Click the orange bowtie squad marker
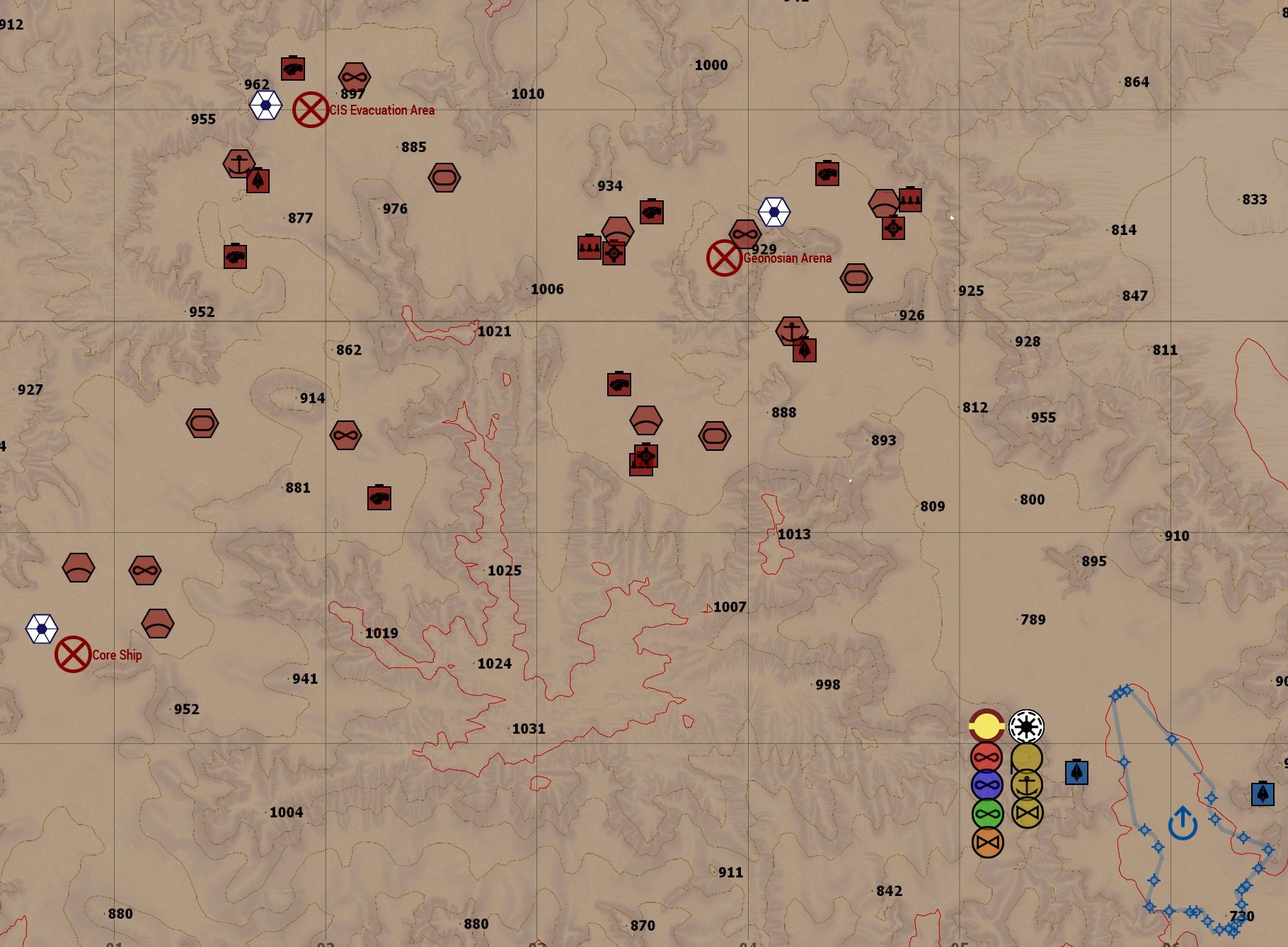The image size is (1288, 947). pyautogui.click(x=988, y=842)
